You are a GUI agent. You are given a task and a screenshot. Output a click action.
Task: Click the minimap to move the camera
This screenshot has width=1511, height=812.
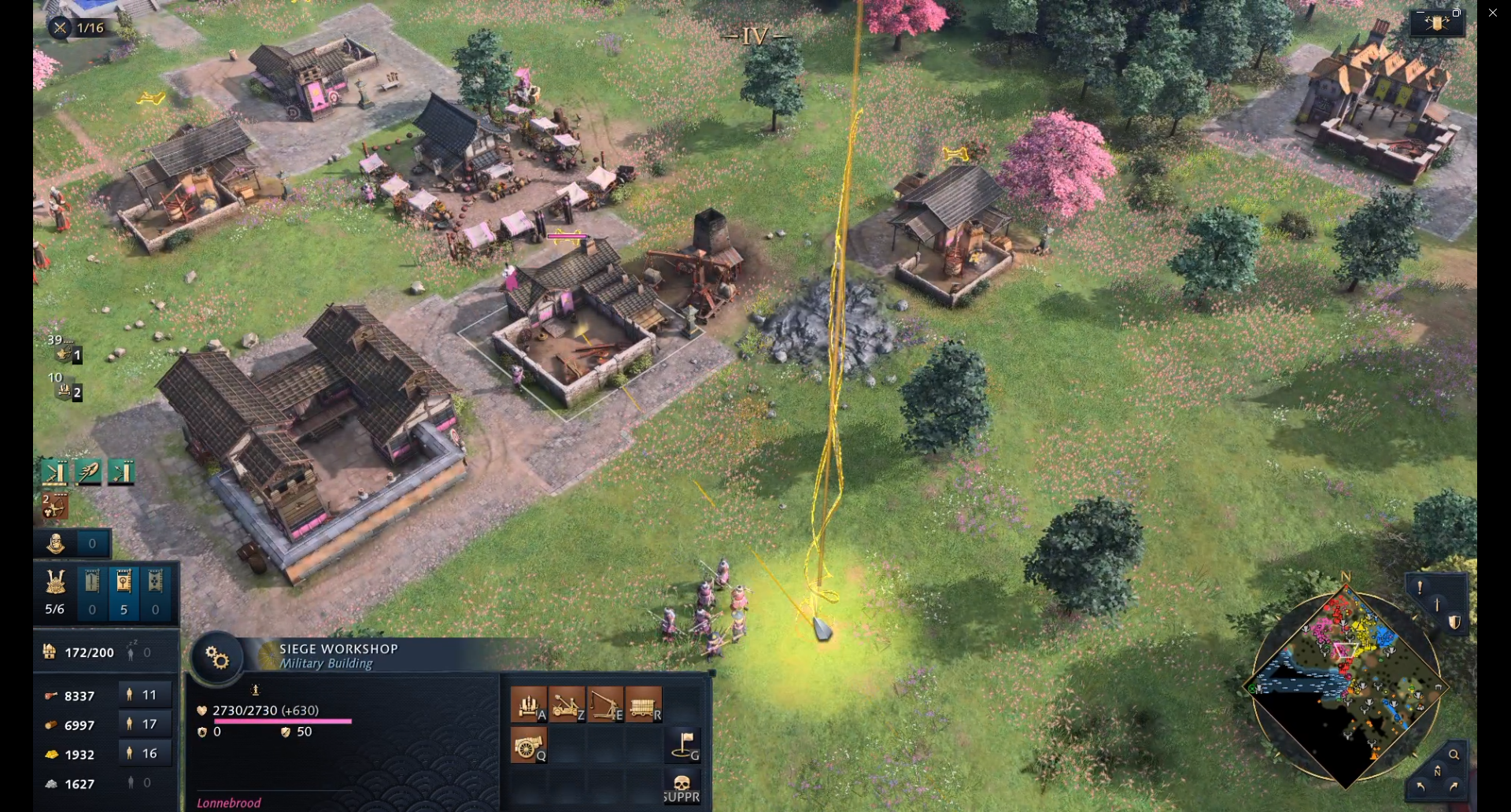pos(1346,685)
